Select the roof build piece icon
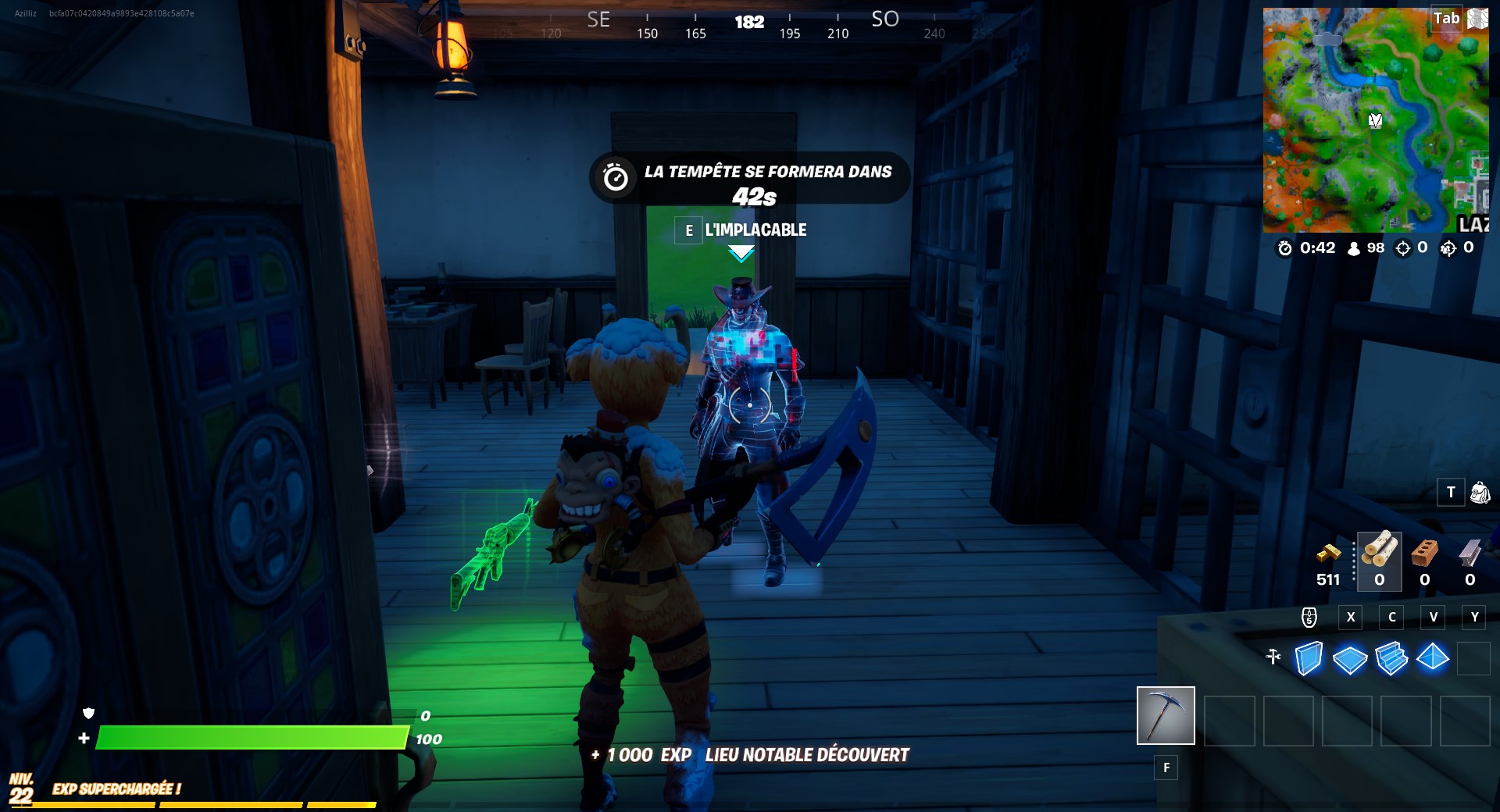Screen dimensions: 1500x812 point(1432,658)
